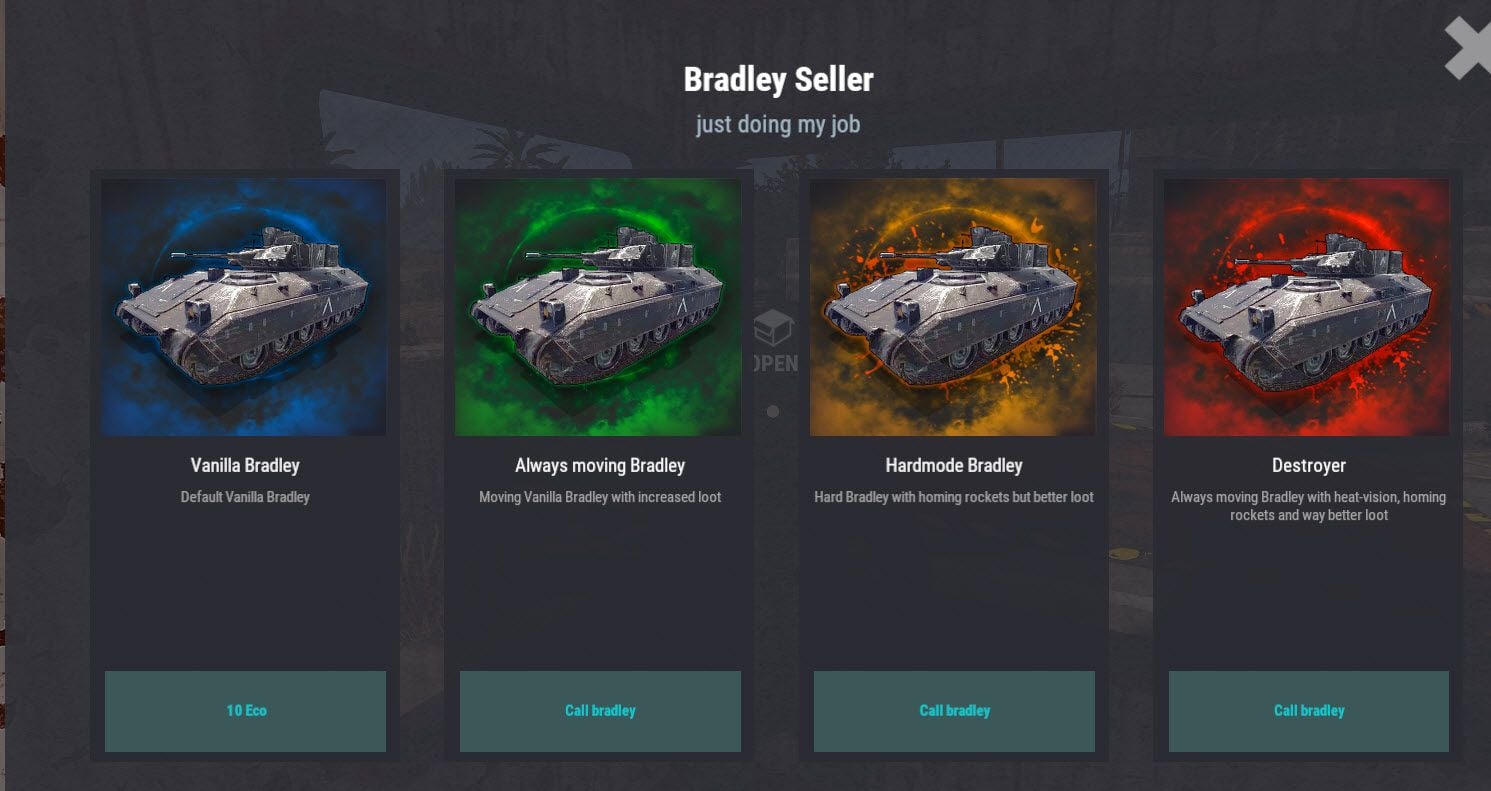Select the blue Vanilla Bradley image
Screen dimensions: 1491x791
244,307
